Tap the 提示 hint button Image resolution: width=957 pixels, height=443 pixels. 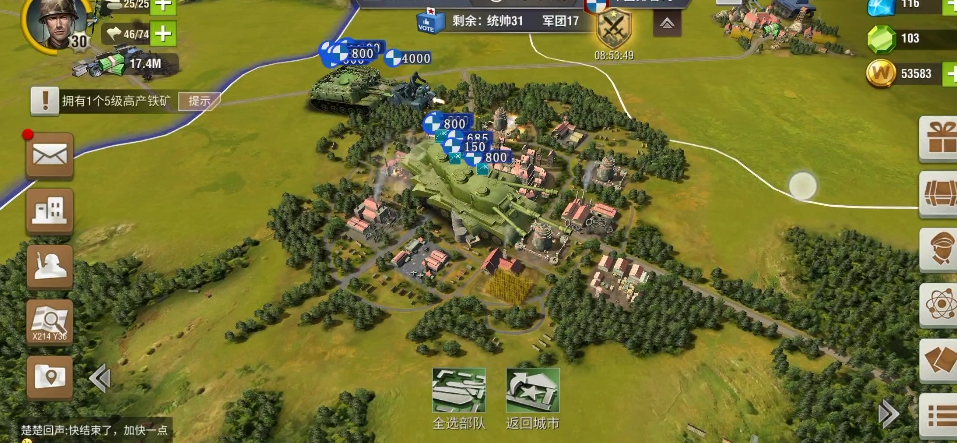tap(199, 100)
